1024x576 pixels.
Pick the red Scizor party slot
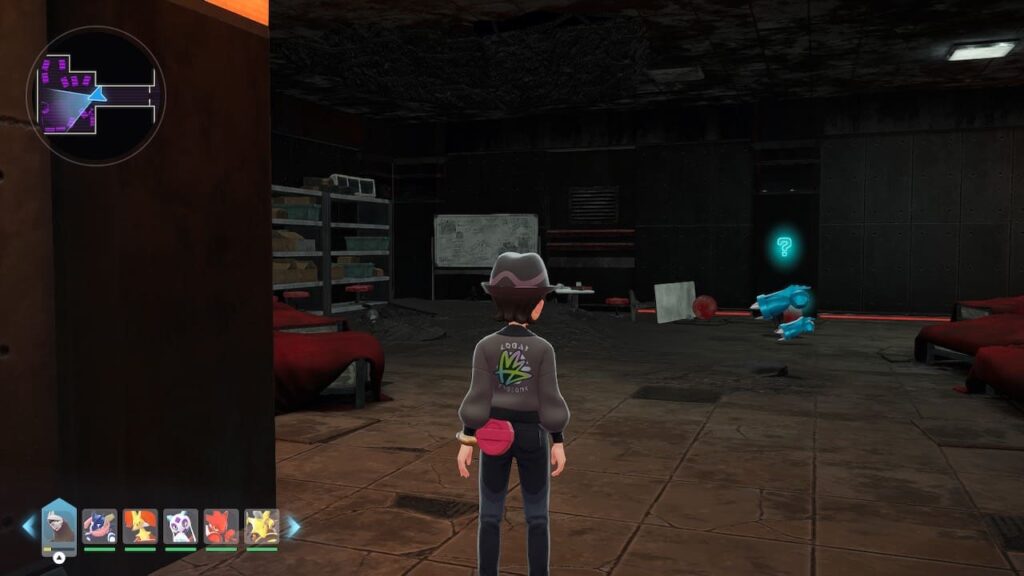pyautogui.click(x=221, y=526)
